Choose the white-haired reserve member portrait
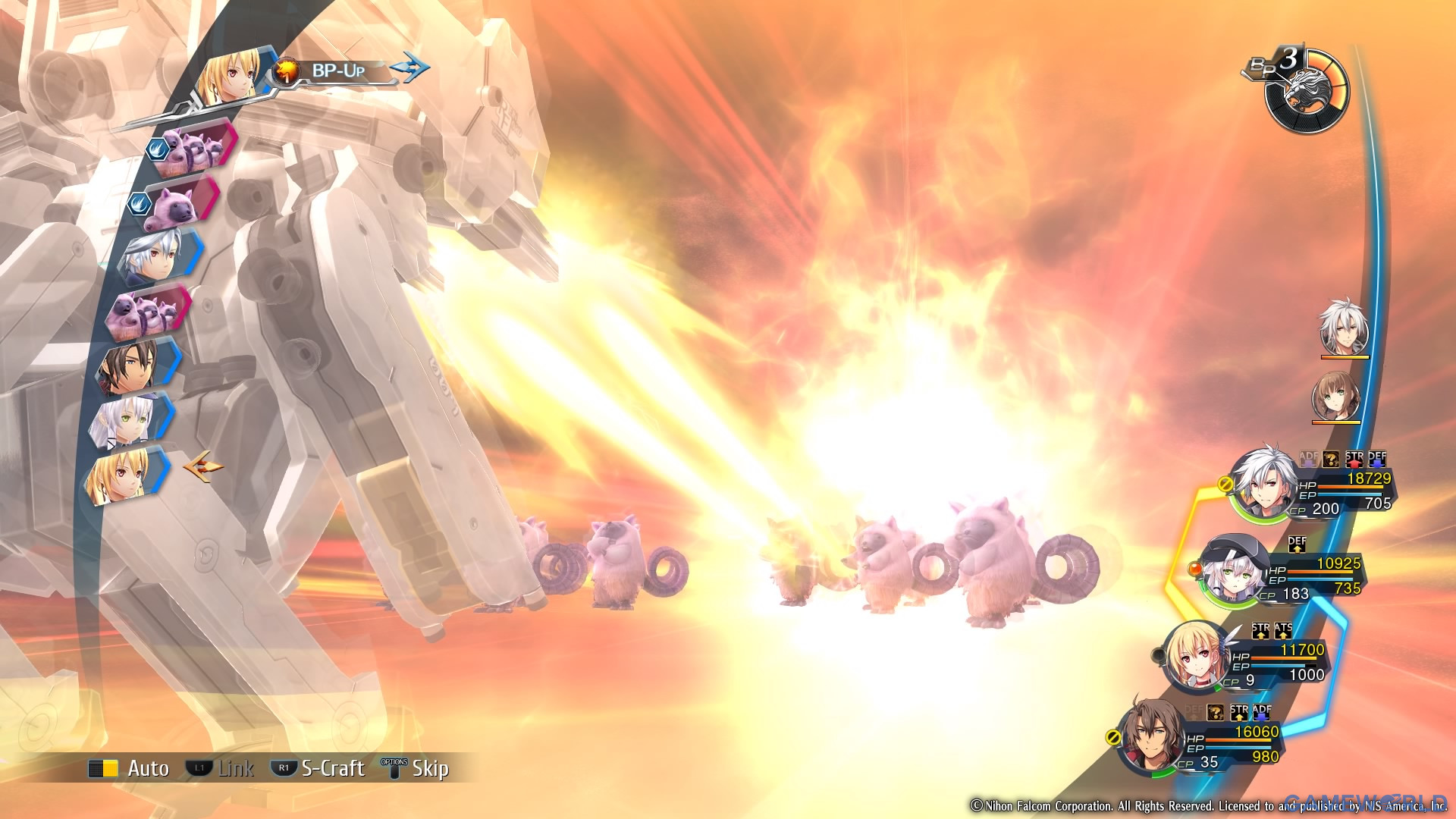 [x=1344, y=328]
